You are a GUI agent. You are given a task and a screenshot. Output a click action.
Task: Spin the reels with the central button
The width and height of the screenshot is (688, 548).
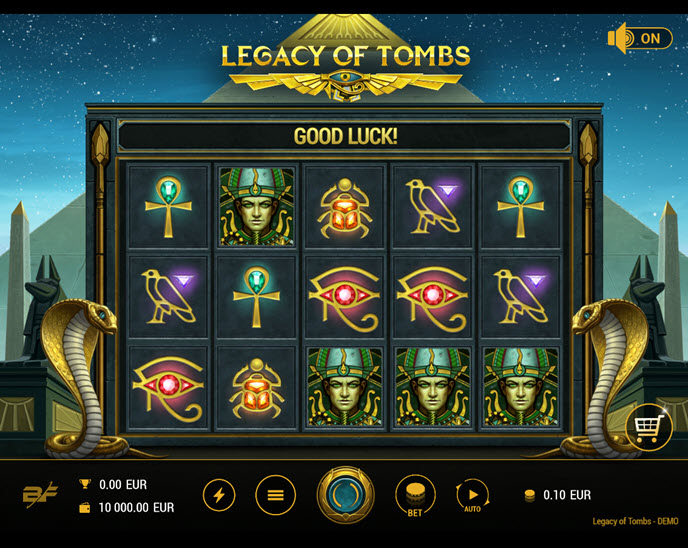[x=345, y=494]
